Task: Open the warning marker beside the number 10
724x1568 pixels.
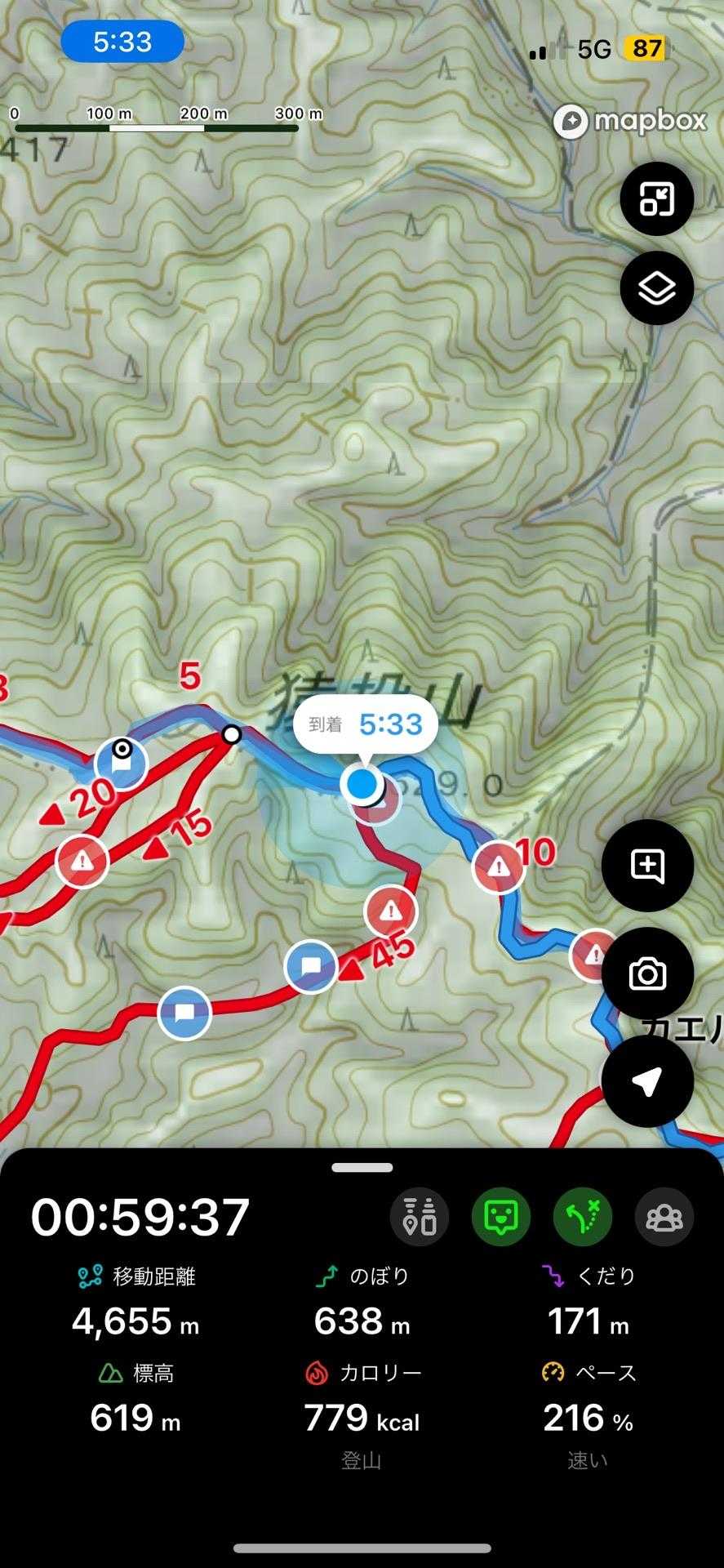Action: point(499,866)
